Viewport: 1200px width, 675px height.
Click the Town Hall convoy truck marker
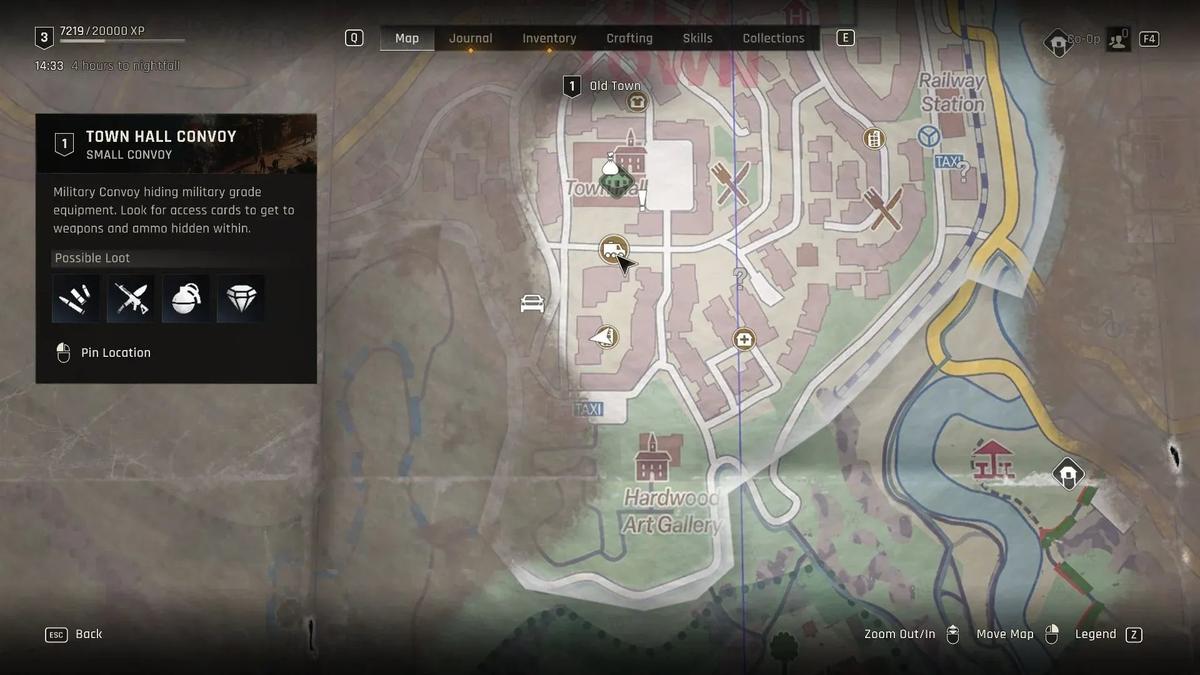click(x=613, y=249)
